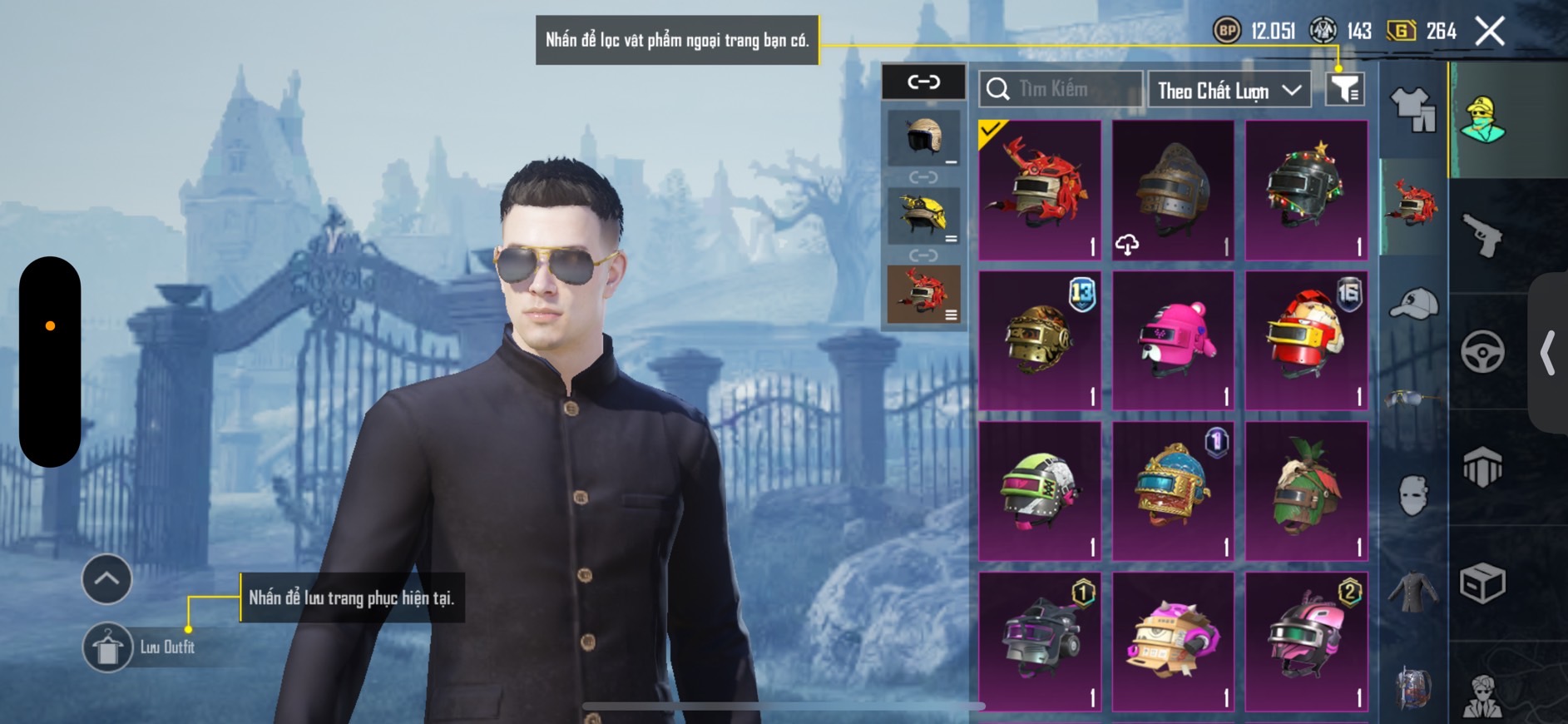Select the red crab helmet skin
Viewport: 1568px width, 724px height.
click(1040, 190)
